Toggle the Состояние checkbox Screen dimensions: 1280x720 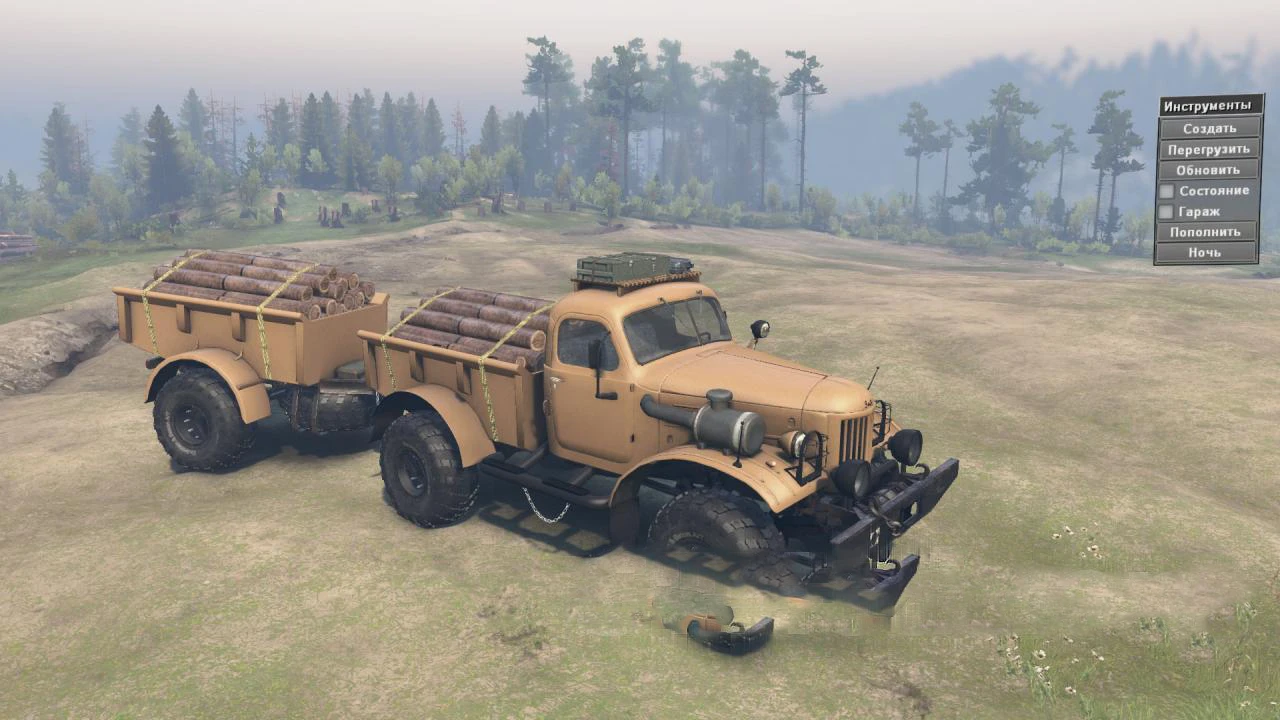tap(1166, 191)
